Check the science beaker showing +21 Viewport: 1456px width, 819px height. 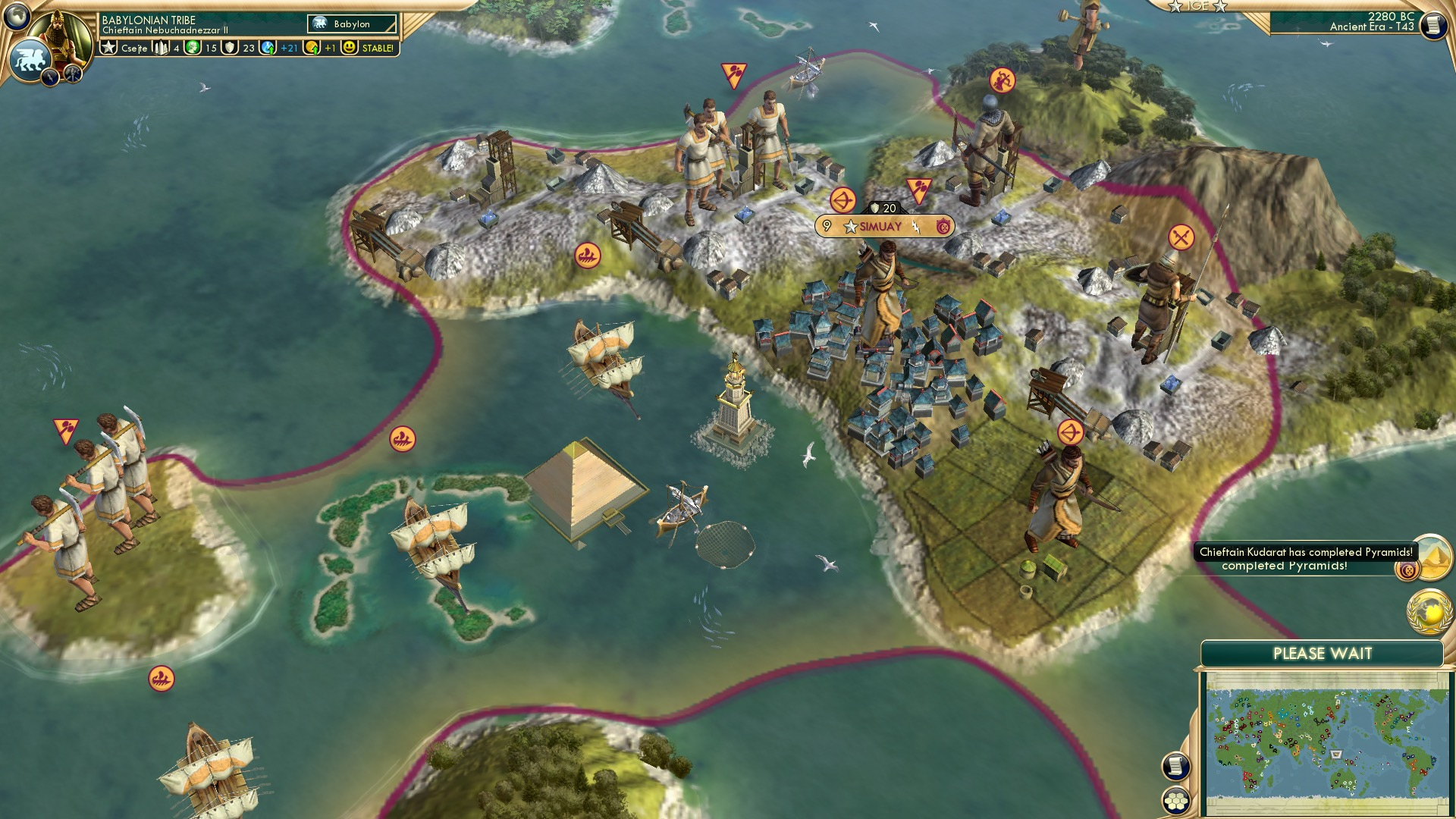coord(268,49)
